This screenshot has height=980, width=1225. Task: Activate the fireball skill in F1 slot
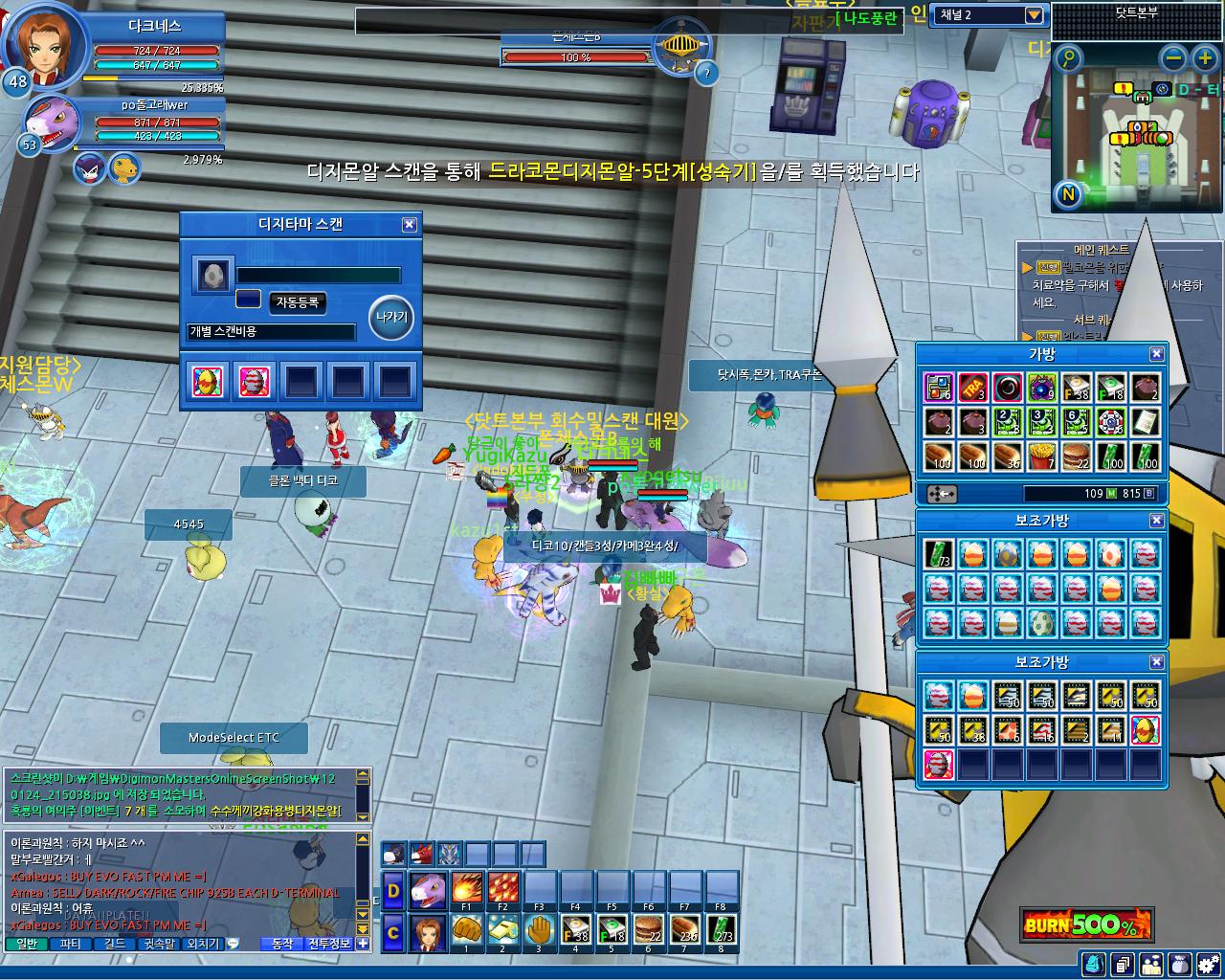click(466, 888)
